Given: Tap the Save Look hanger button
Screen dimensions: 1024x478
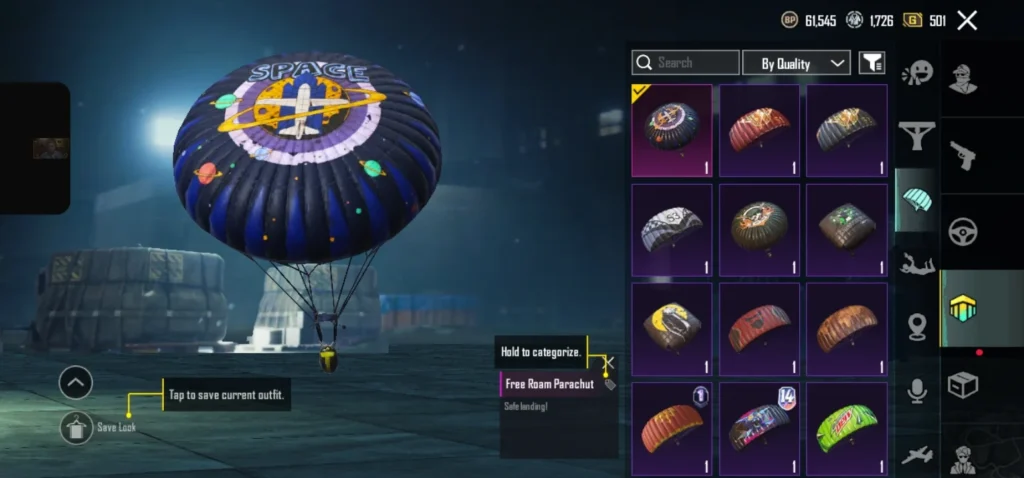Looking at the screenshot, I should point(76,428).
